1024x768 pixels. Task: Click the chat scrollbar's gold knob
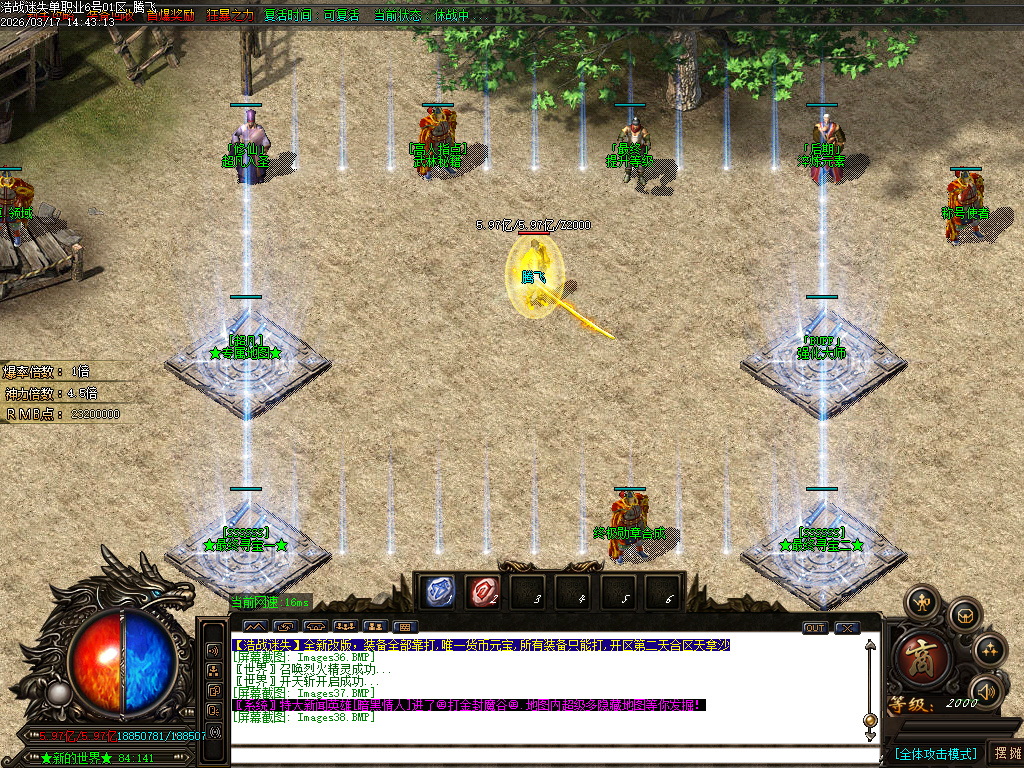[x=870, y=720]
